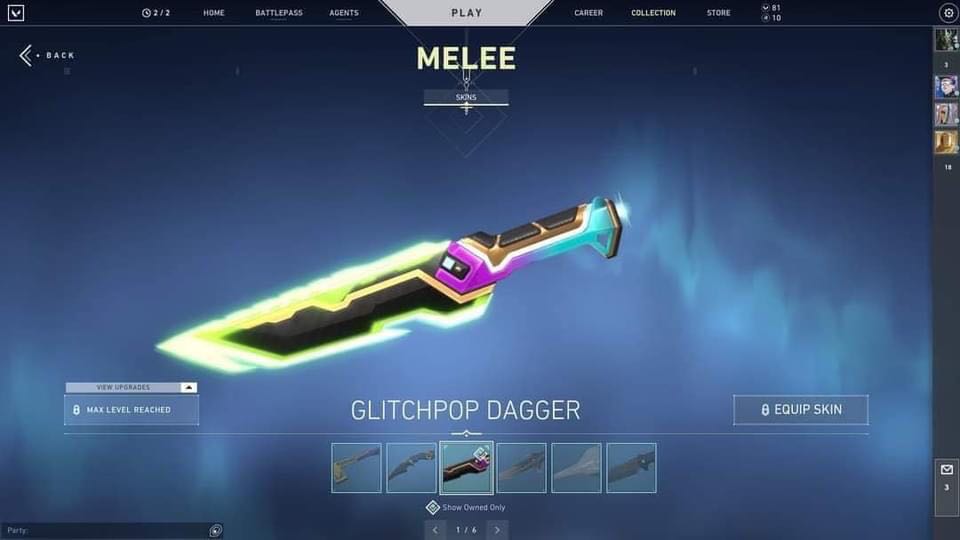Click the central Play button
This screenshot has height=540, width=960.
466,13
